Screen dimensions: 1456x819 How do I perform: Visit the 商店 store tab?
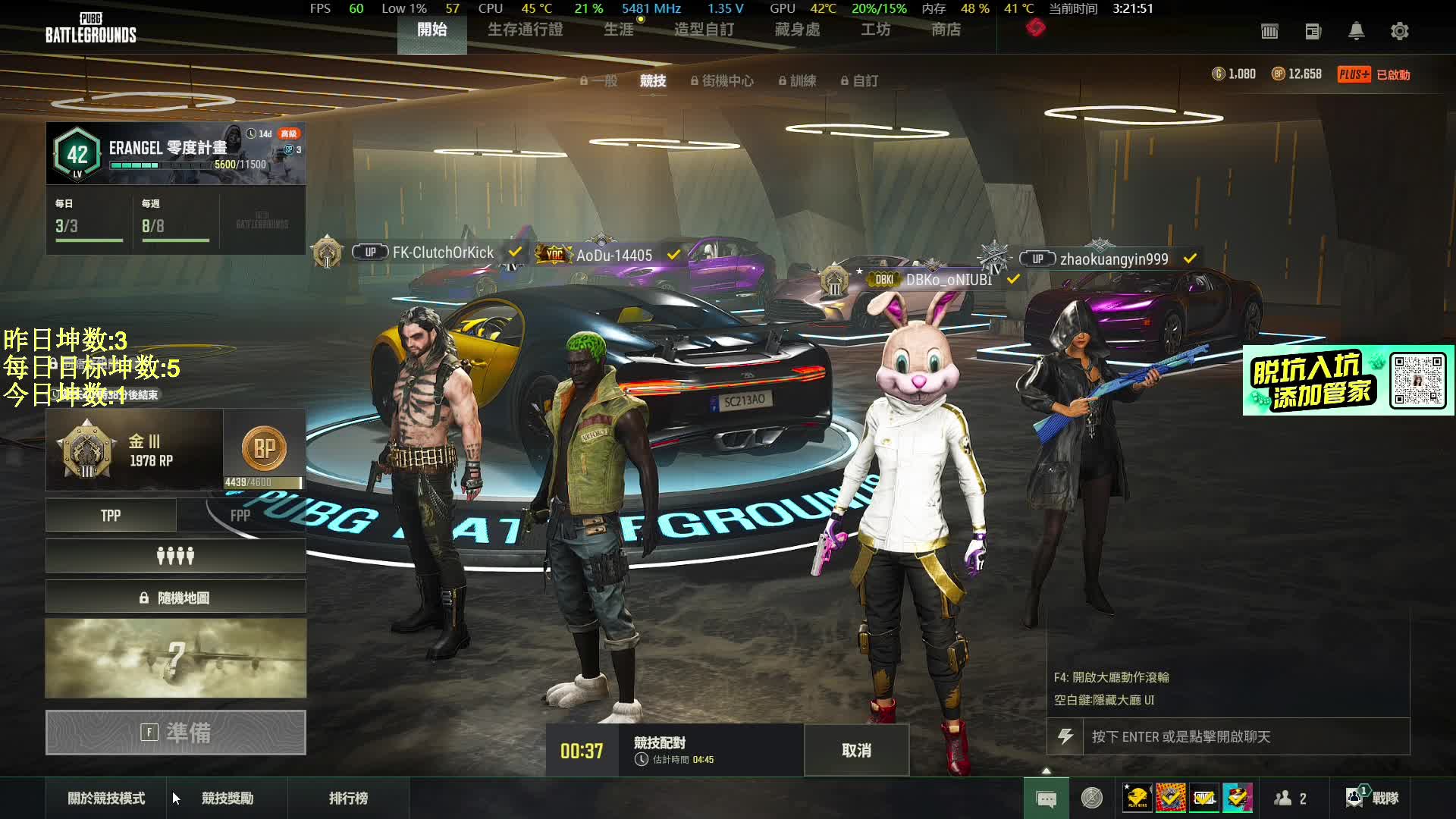point(946,30)
